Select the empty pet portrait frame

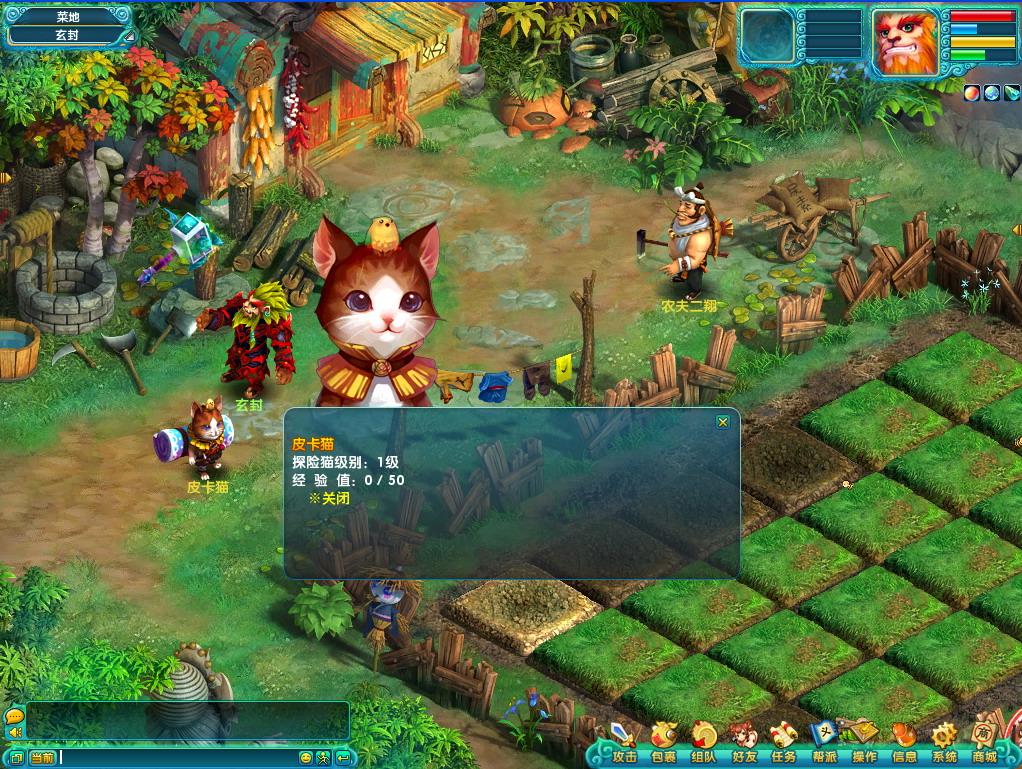768,40
